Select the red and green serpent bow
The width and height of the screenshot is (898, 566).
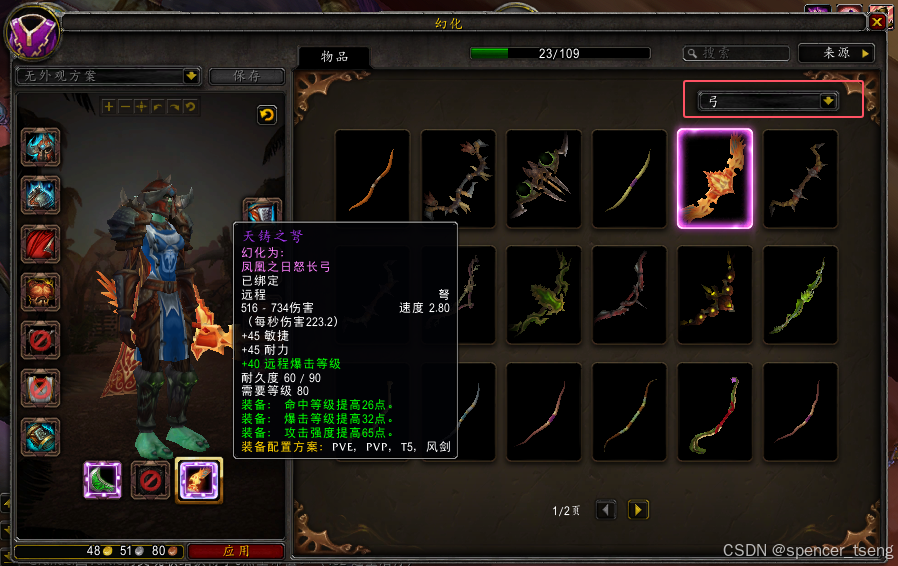pyautogui.click(x=714, y=412)
